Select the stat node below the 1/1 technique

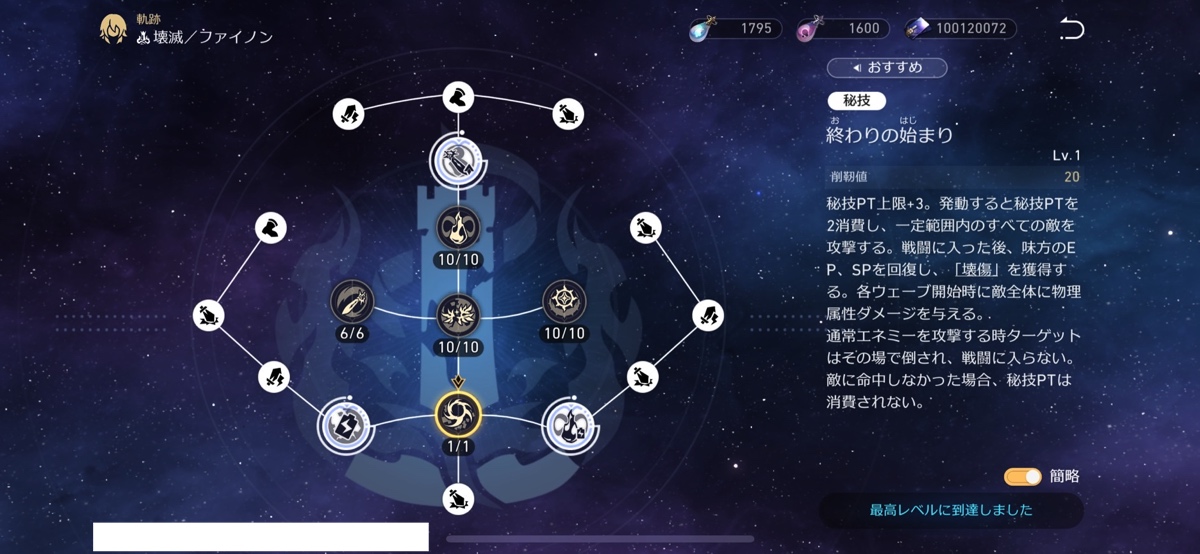pos(458,497)
